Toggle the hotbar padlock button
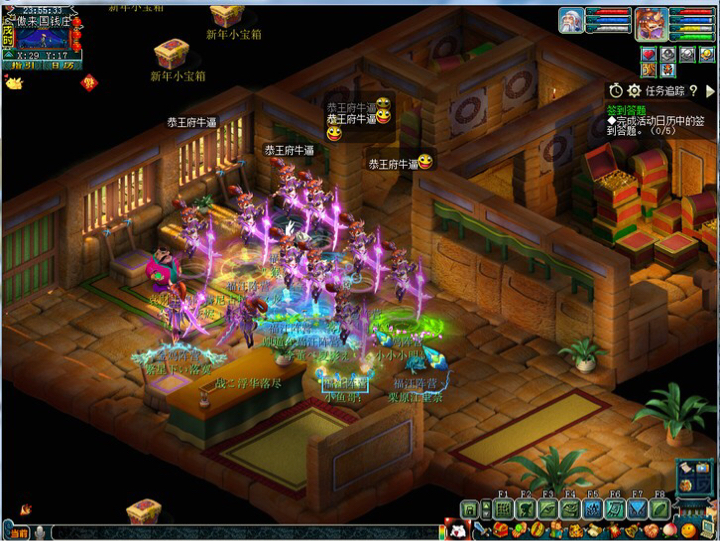This screenshot has height=541, width=720. [x=468, y=509]
